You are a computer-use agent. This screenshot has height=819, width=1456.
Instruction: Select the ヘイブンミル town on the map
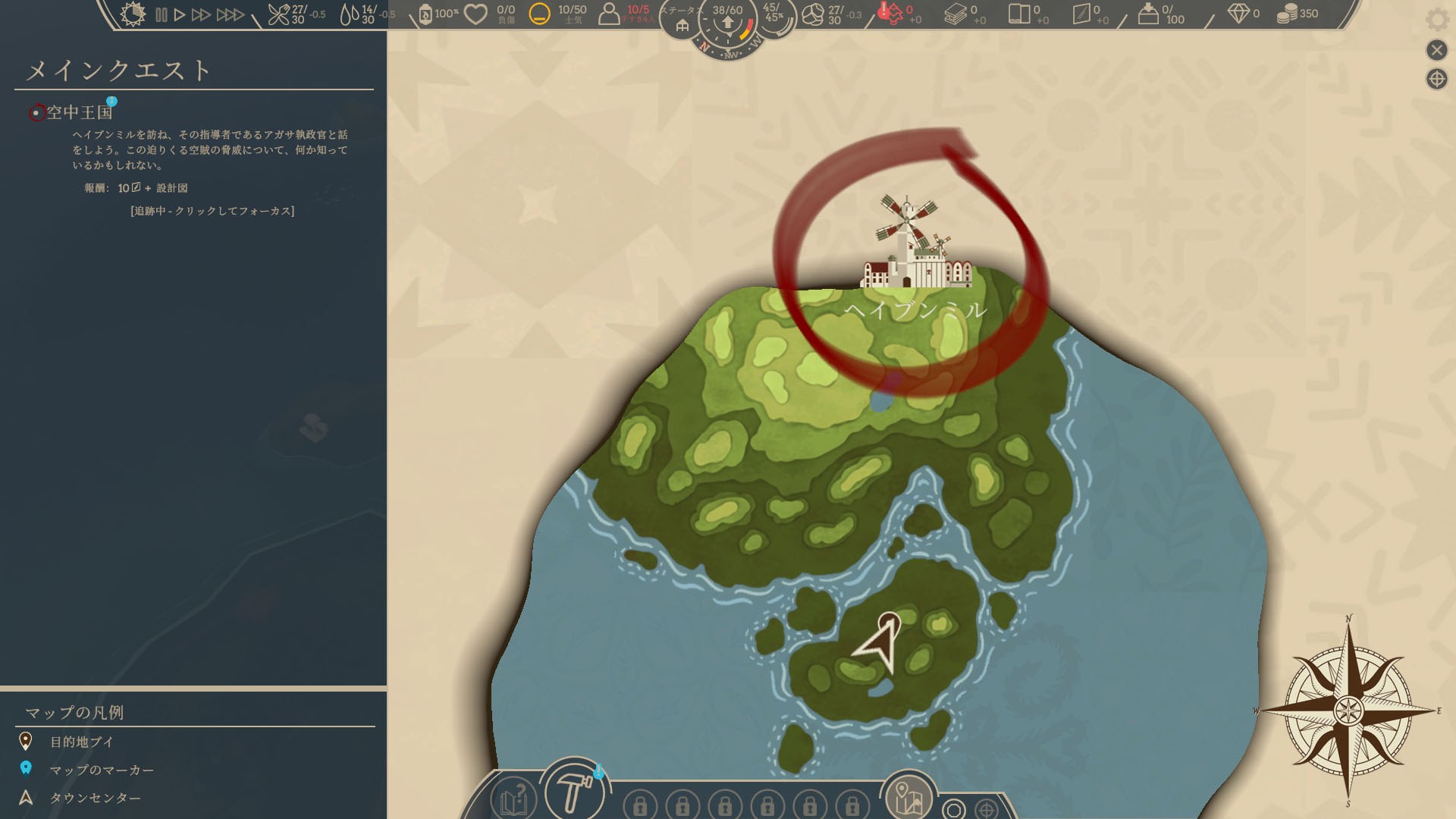[x=915, y=250]
